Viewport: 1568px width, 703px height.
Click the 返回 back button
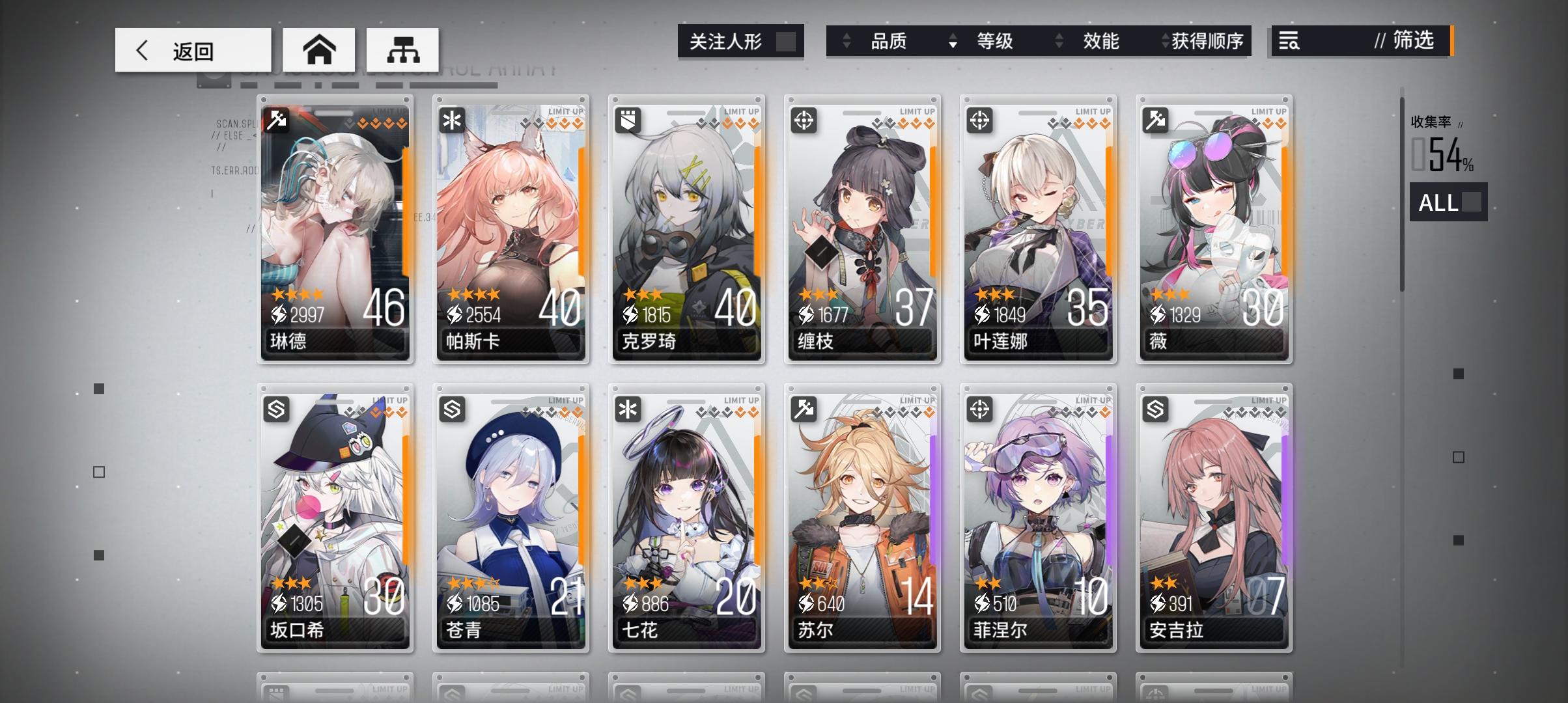coord(192,49)
